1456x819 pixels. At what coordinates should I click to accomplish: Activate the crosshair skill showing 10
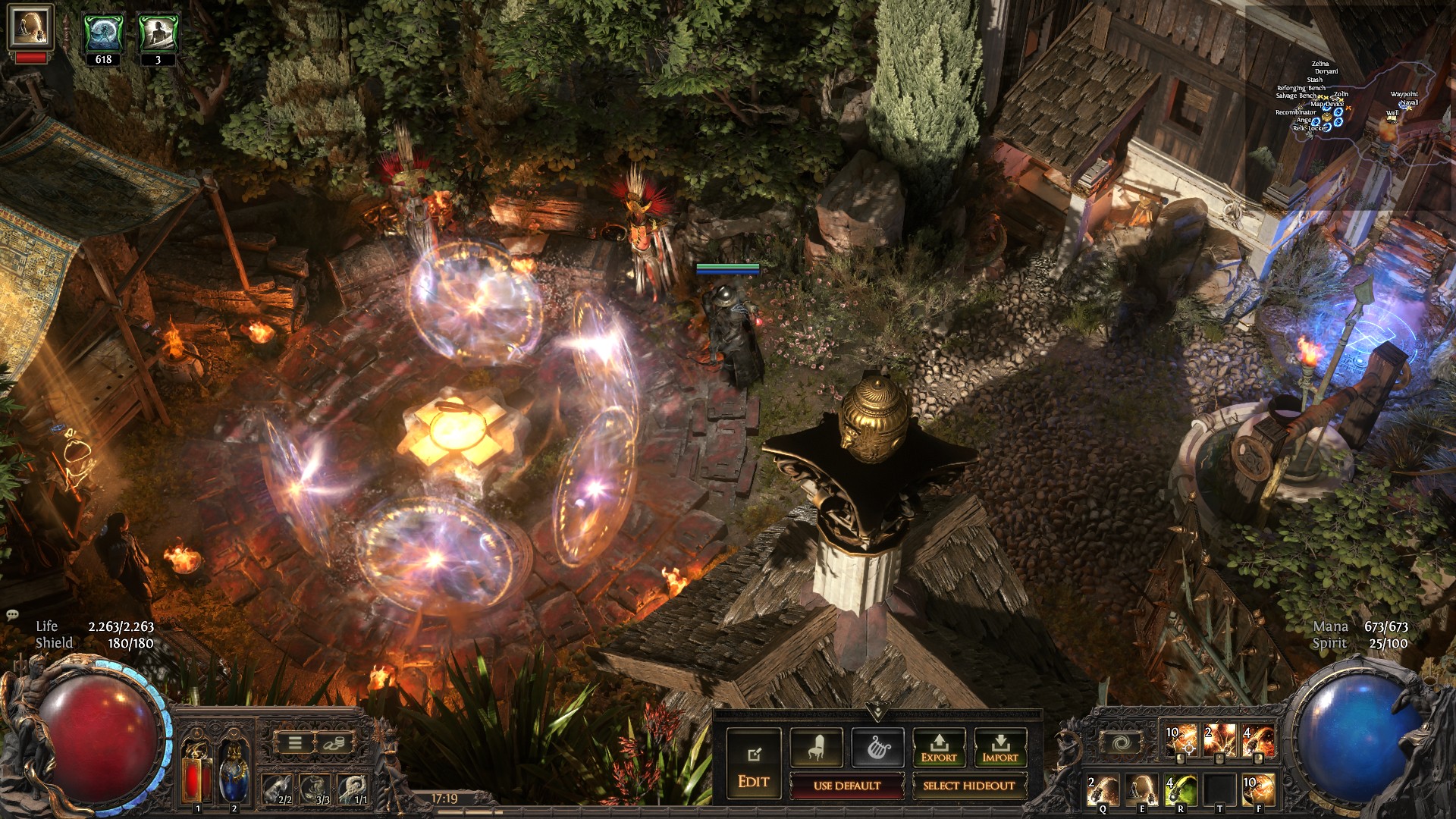coord(1181,741)
